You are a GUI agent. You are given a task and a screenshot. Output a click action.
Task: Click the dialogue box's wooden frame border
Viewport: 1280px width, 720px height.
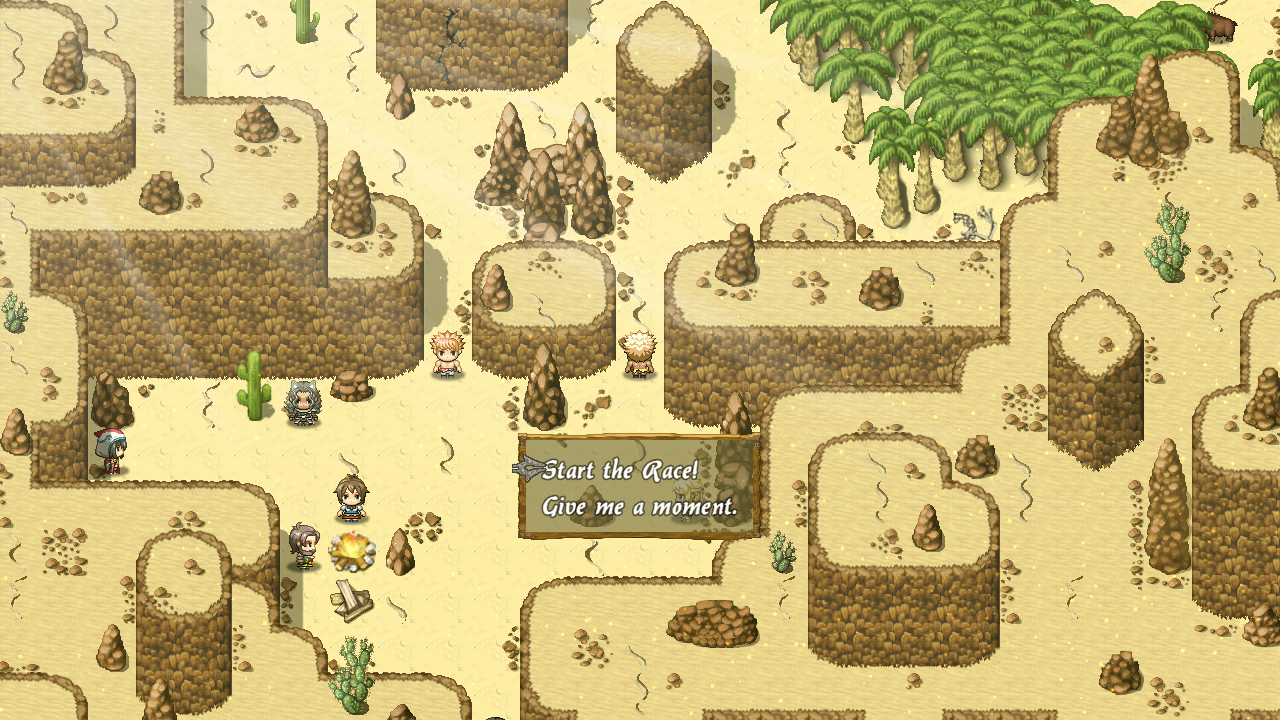pos(640,435)
